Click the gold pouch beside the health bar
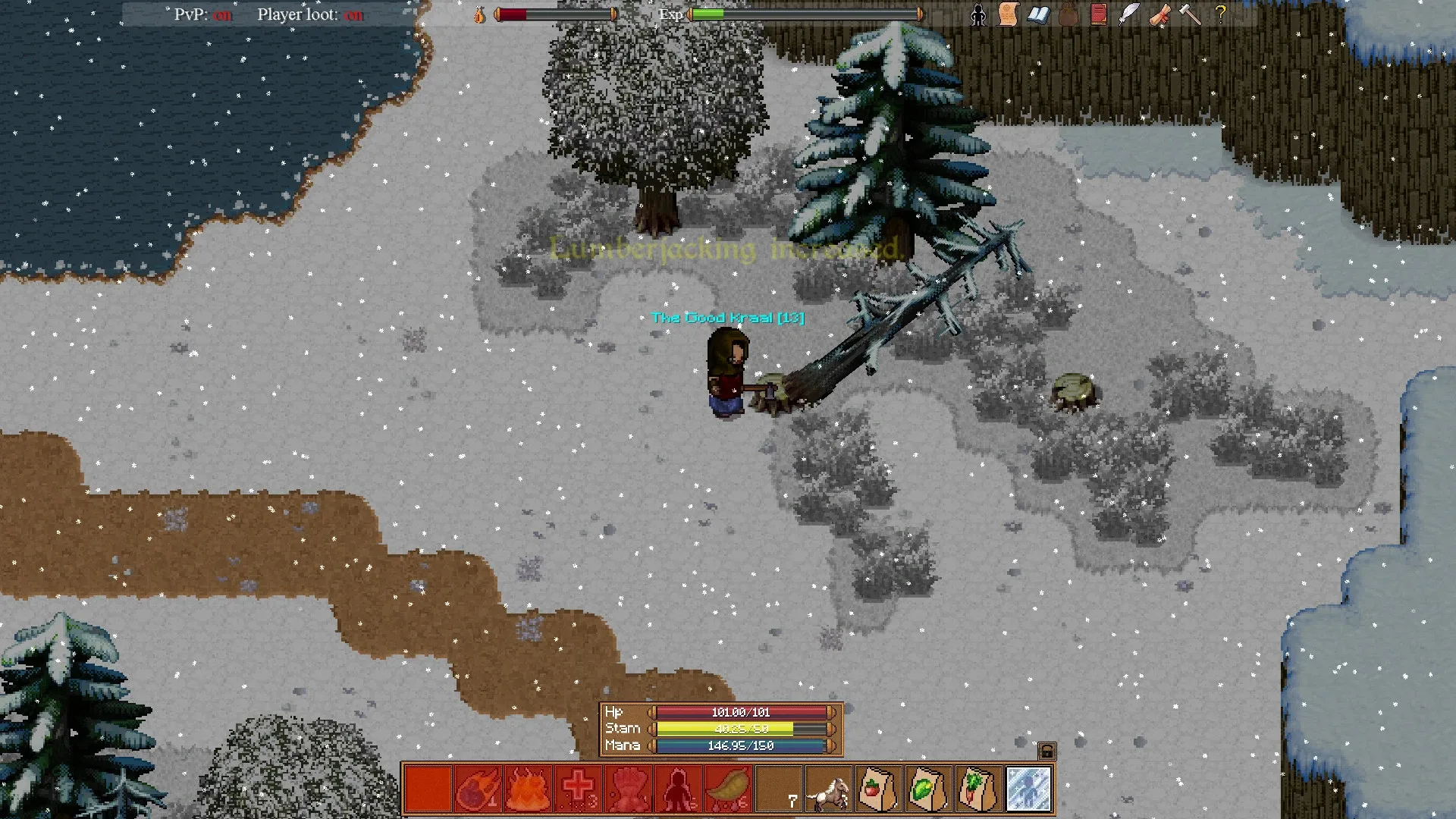1456x819 pixels. [x=479, y=14]
